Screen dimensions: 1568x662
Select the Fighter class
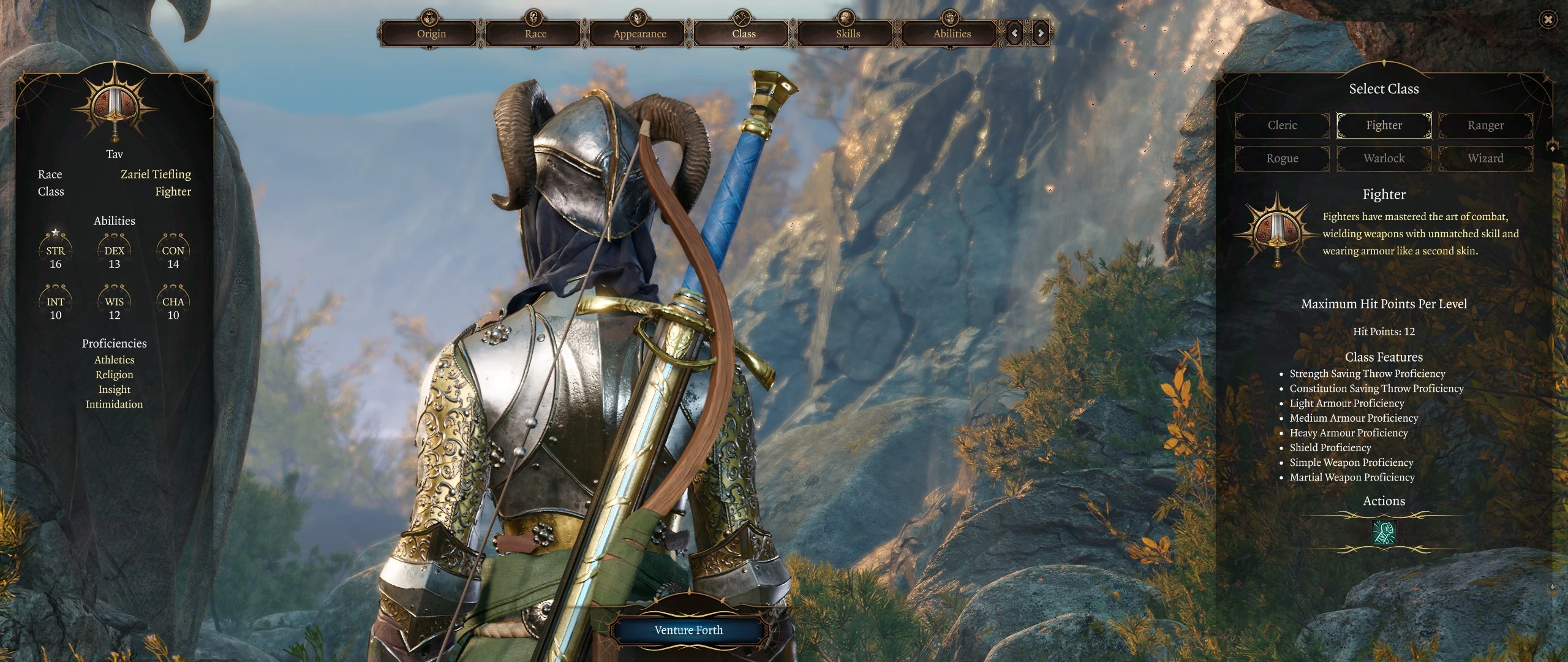[x=1384, y=125]
